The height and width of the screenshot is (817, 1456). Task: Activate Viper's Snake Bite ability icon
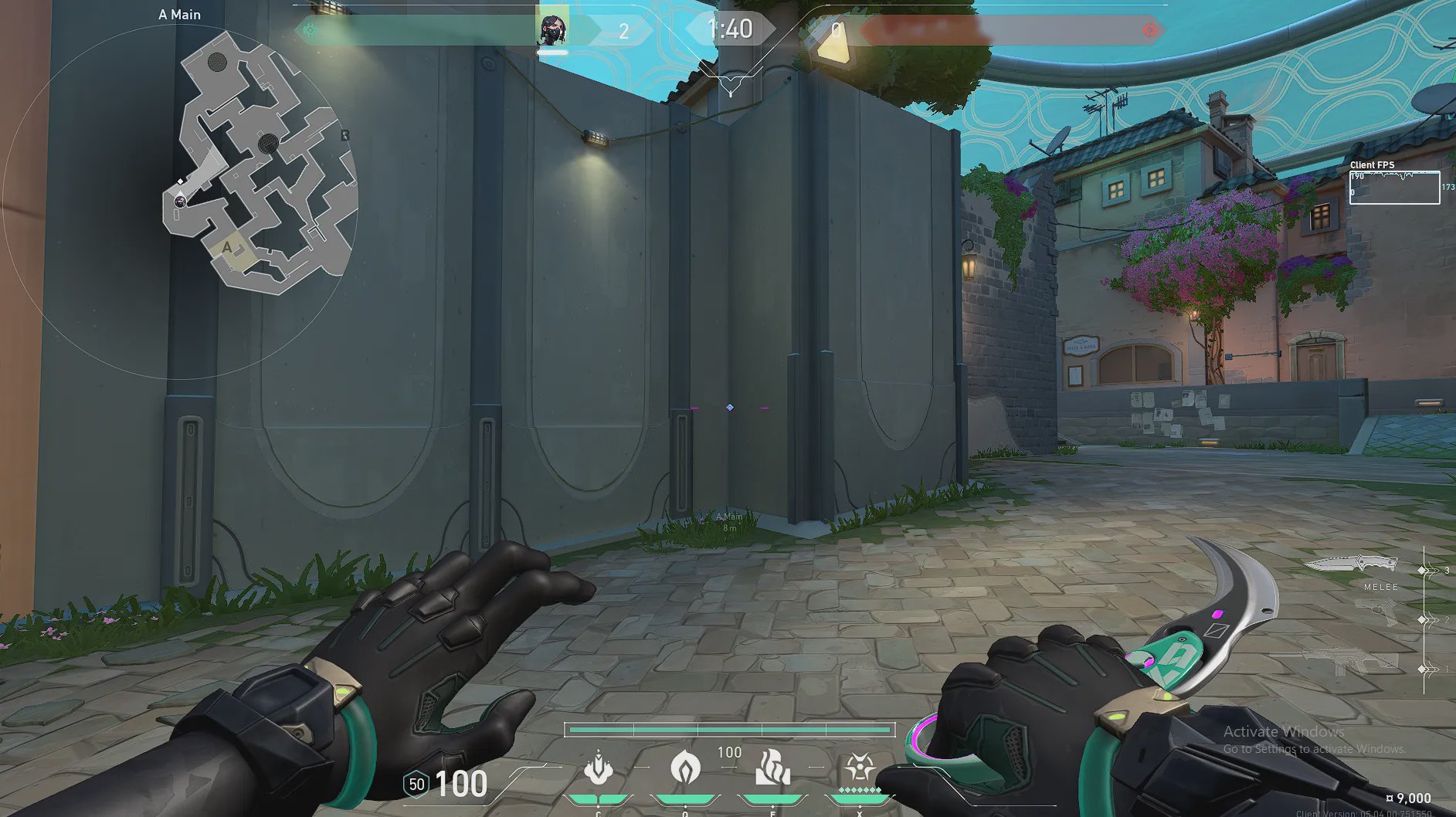599,768
